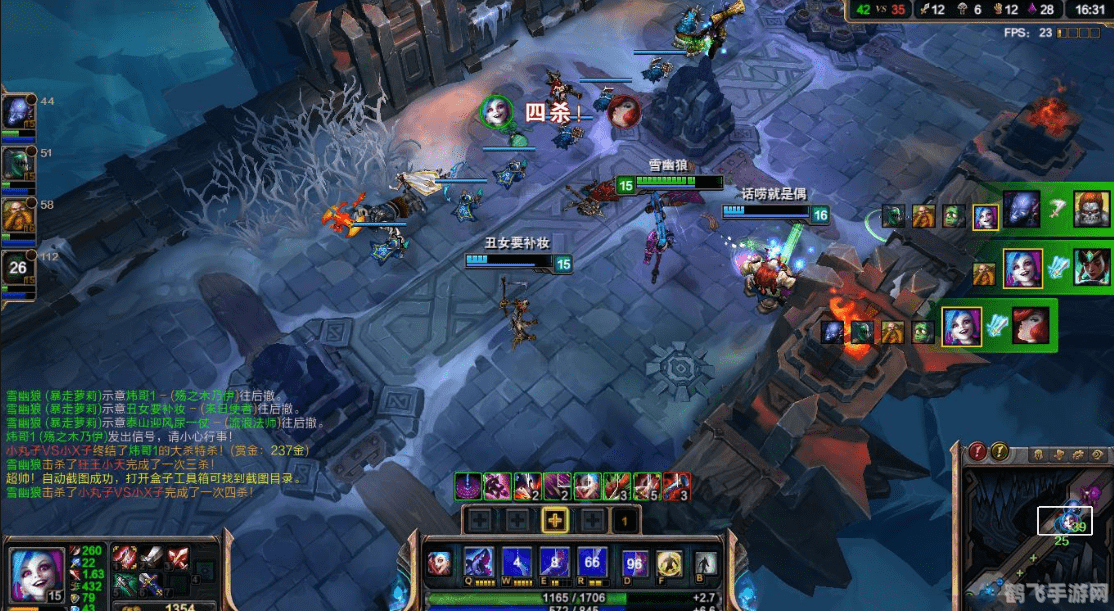The width and height of the screenshot is (1114, 611).
Task: Activate the R ultimate showing cooldown 66
Action: [x=592, y=563]
